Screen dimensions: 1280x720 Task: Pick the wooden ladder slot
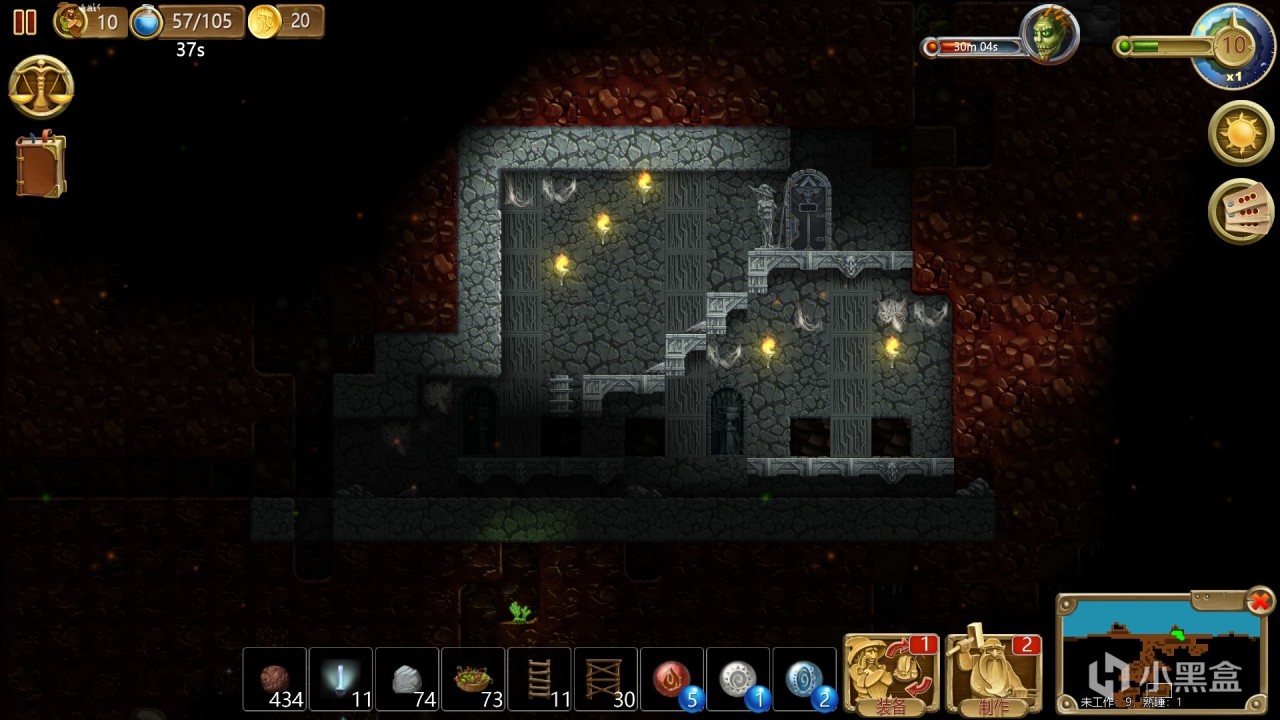click(x=539, y=679)
